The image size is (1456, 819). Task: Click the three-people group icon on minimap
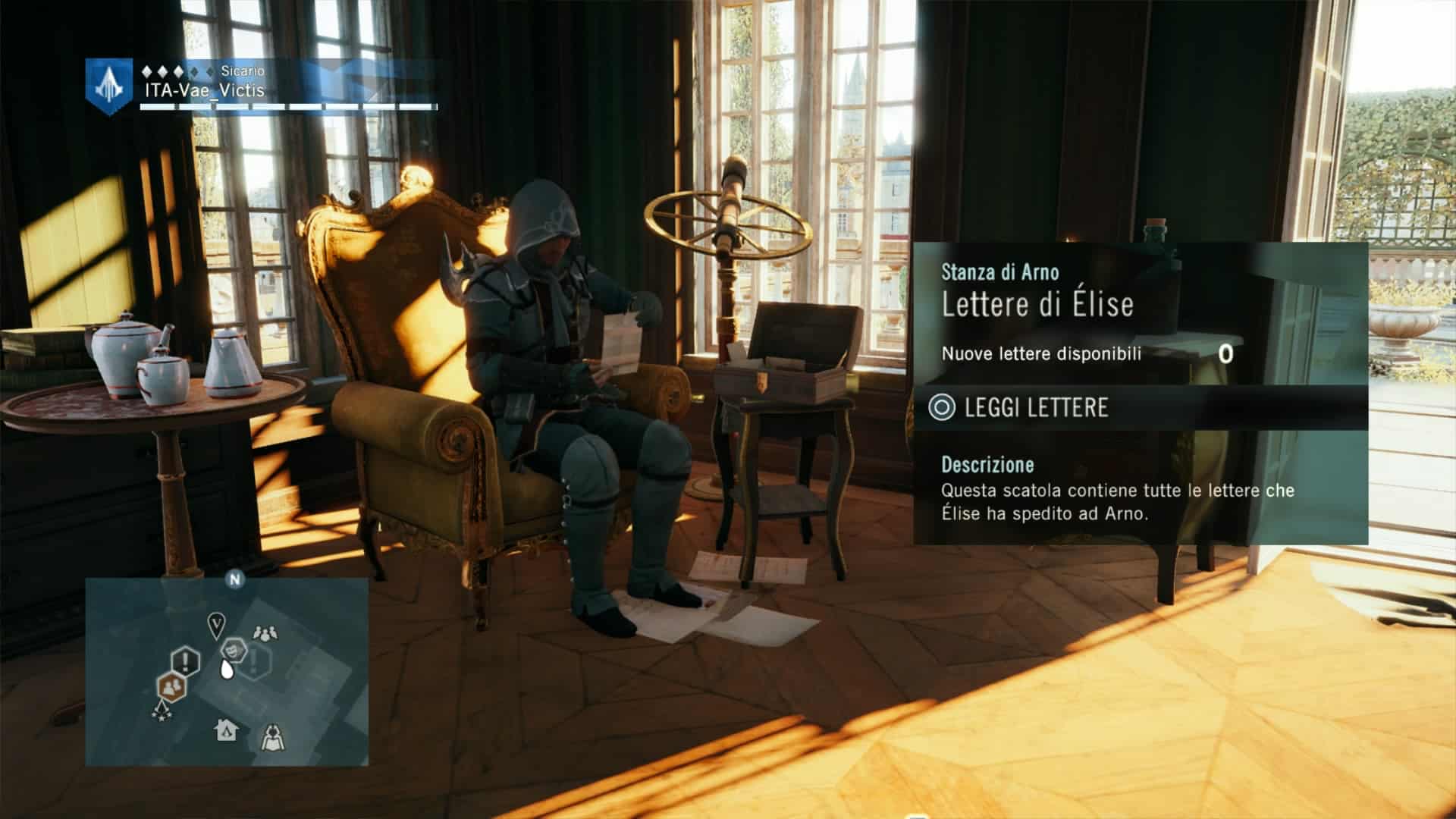click(265, 632)
